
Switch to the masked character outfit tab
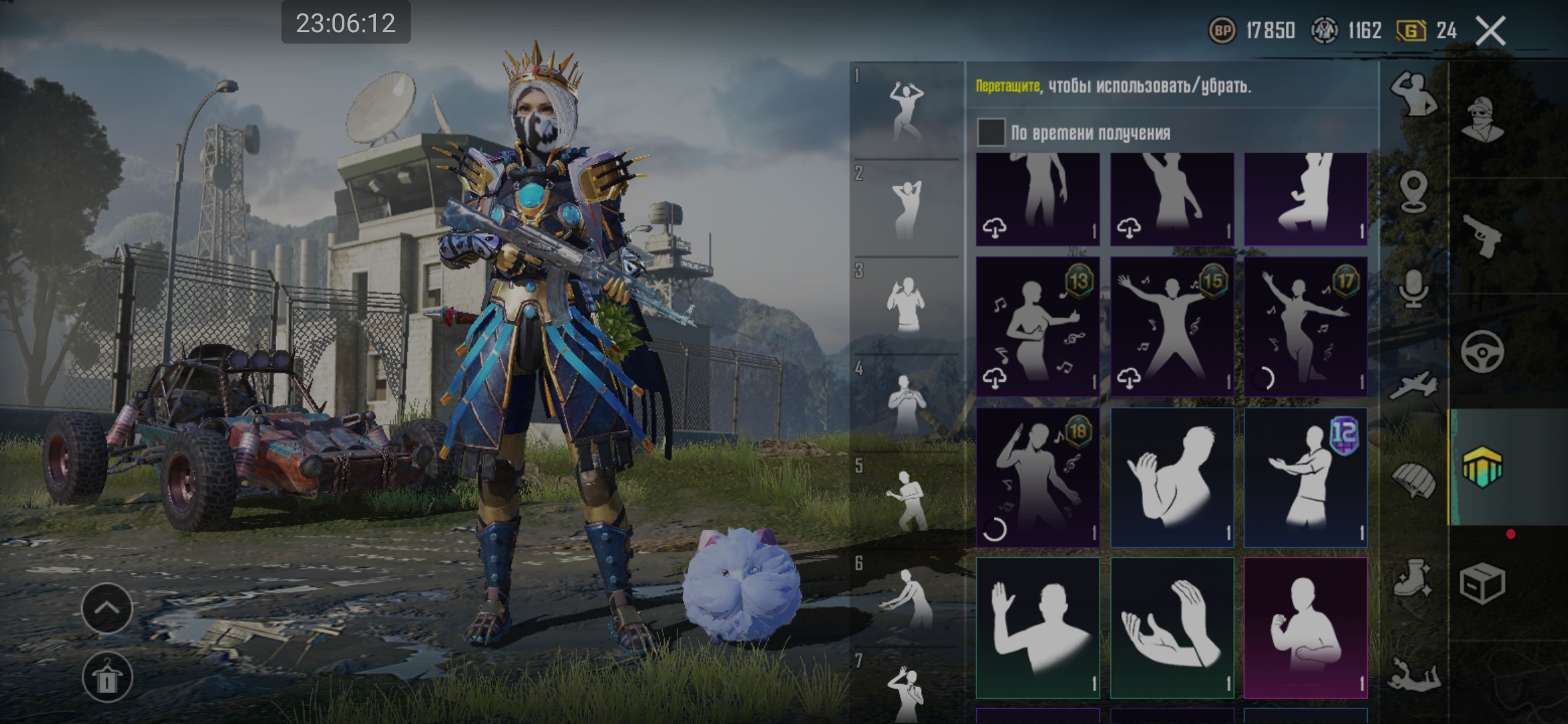click(x=1483, y=120)
